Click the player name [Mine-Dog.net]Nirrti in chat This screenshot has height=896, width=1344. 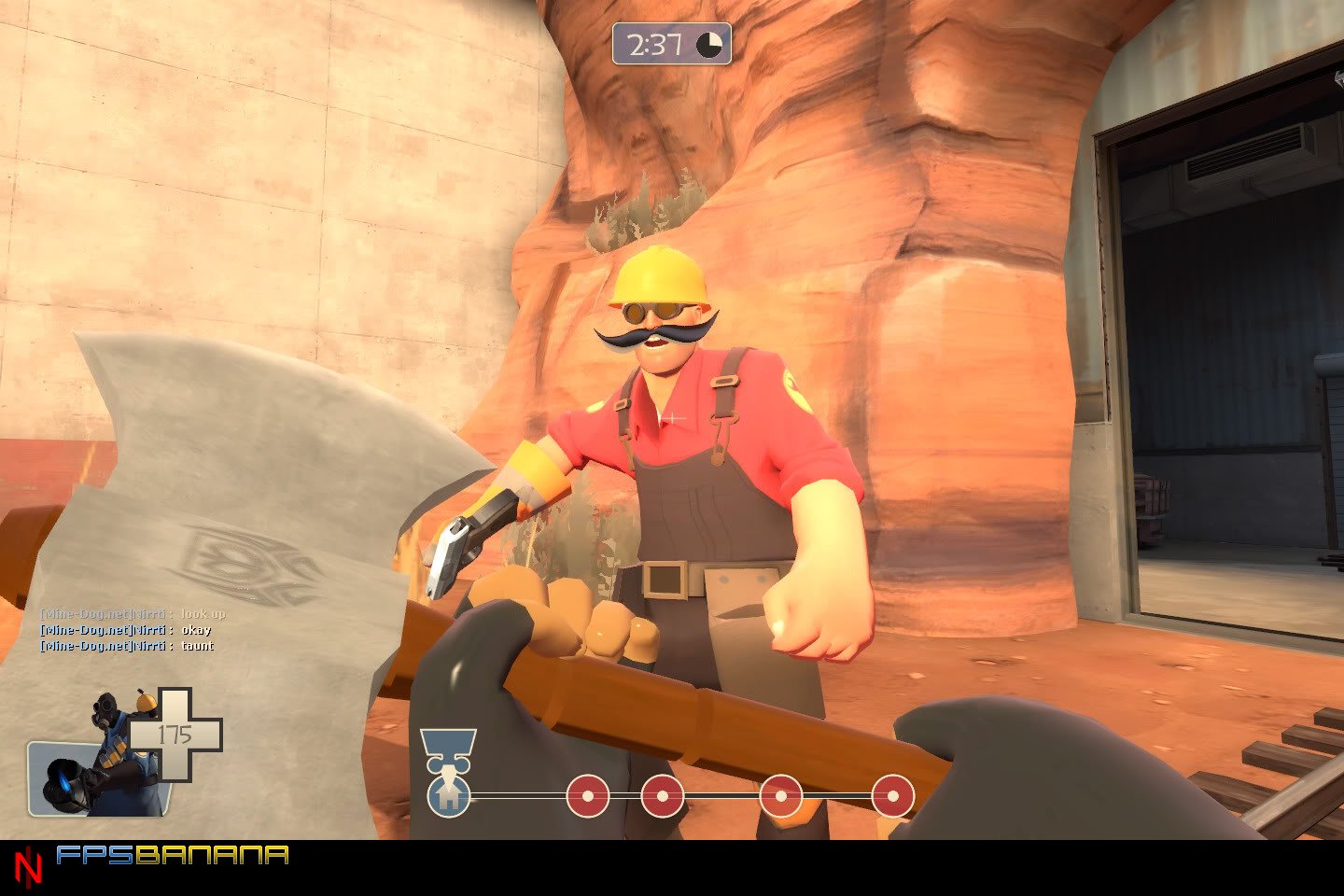pos(103,630)
